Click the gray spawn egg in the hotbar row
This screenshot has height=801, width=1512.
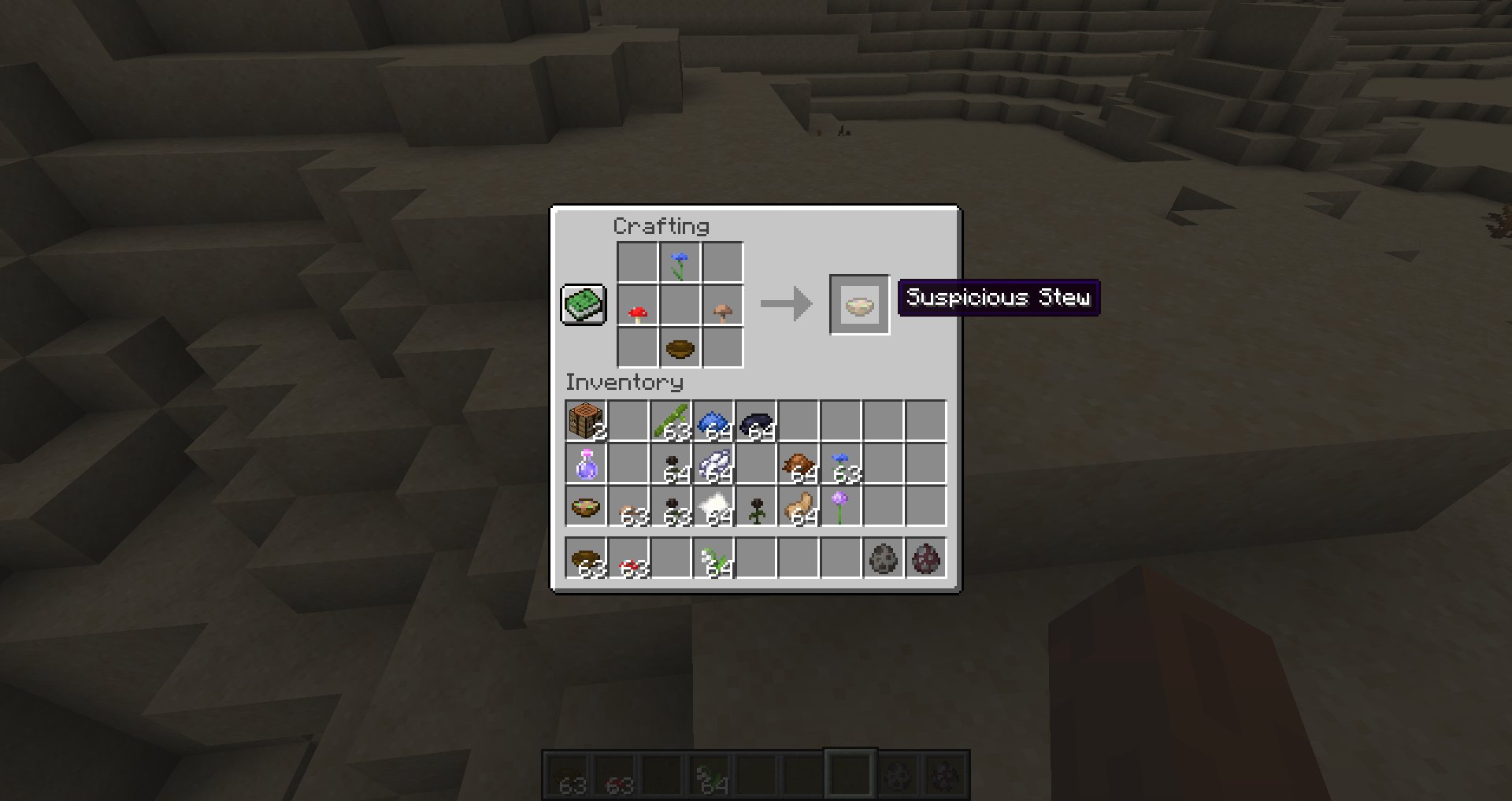[x=883, y=558]
